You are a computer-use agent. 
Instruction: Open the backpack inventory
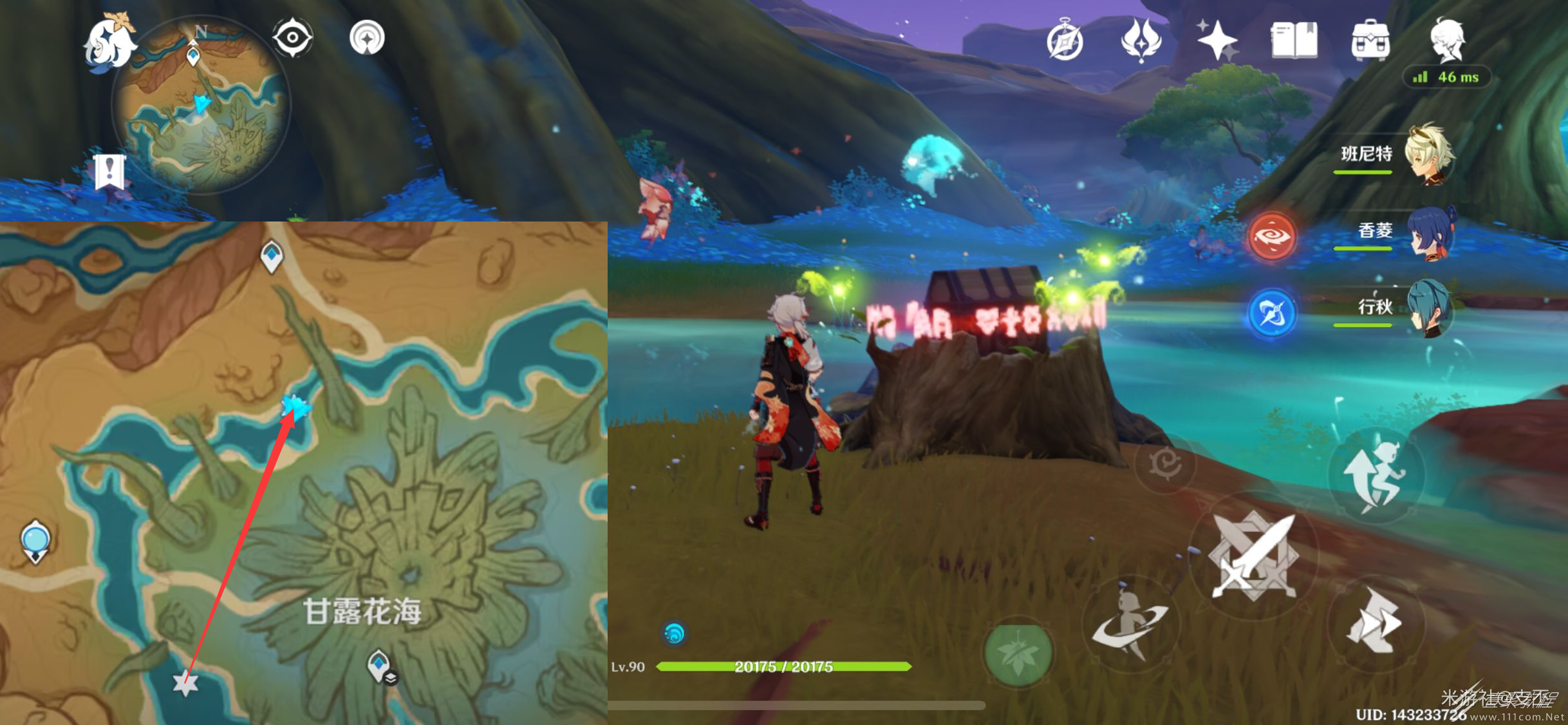point(1370,40)
